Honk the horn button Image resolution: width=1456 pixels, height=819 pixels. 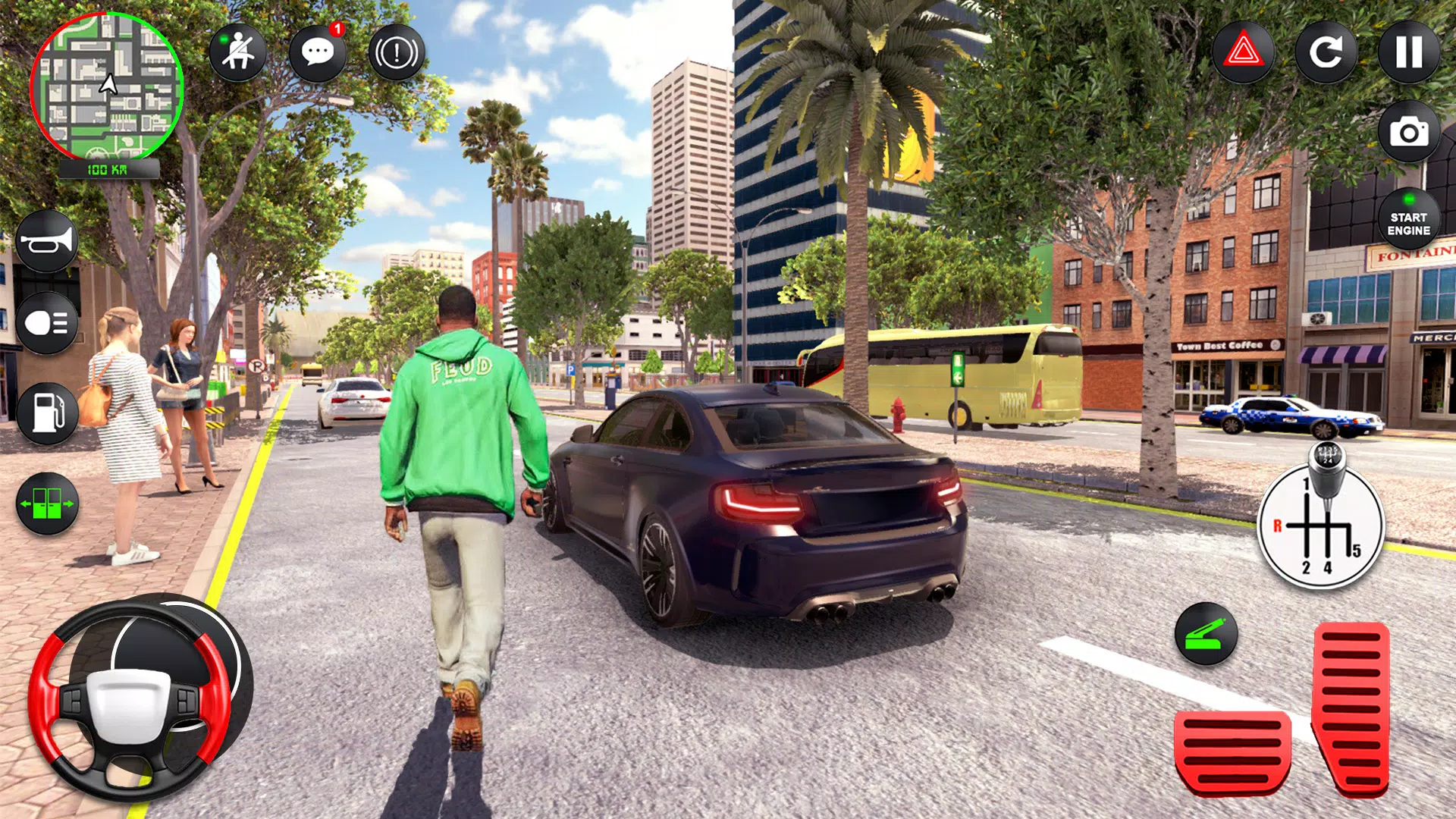(47, 243)
